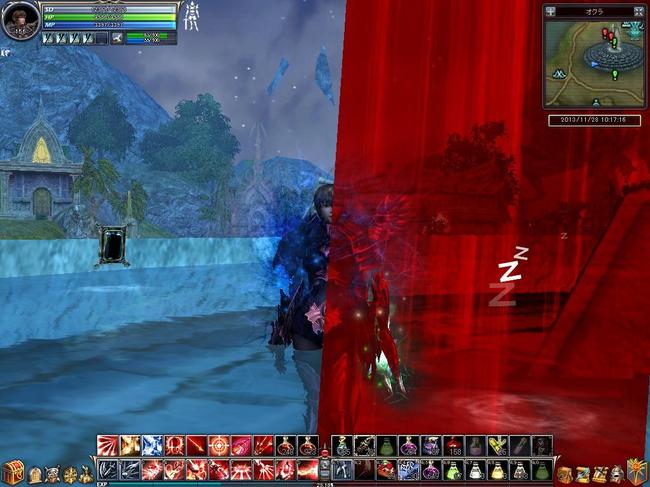The width and height of the screenshot is (650, 487).
Task: Open the orange cube menu icon at bottom-right
Action: click(x=636, y=472)
